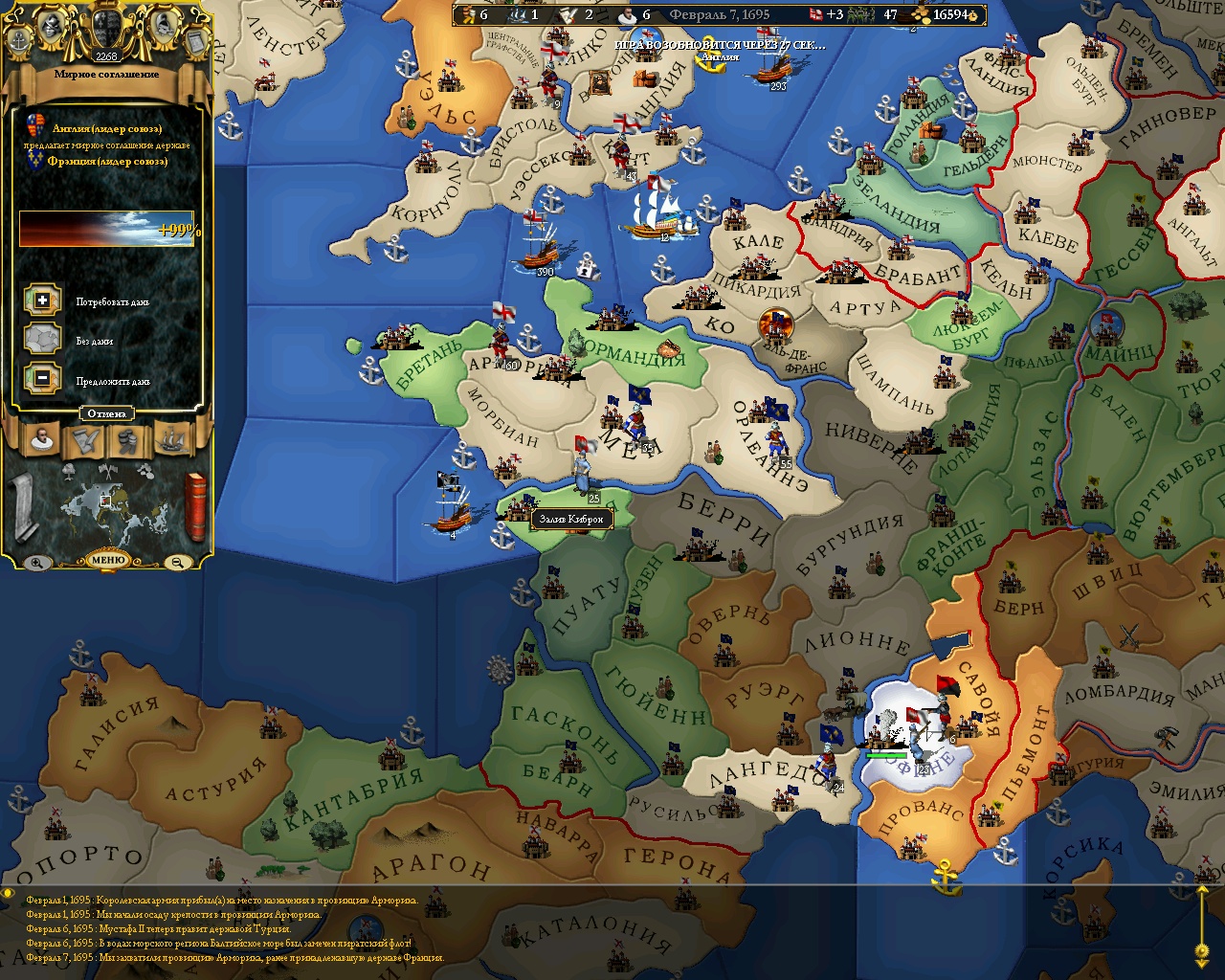Select the "Без дани" peace option
Image resolution: width=1225 pixels, height=980 pixels.
(x=42, y=340)
